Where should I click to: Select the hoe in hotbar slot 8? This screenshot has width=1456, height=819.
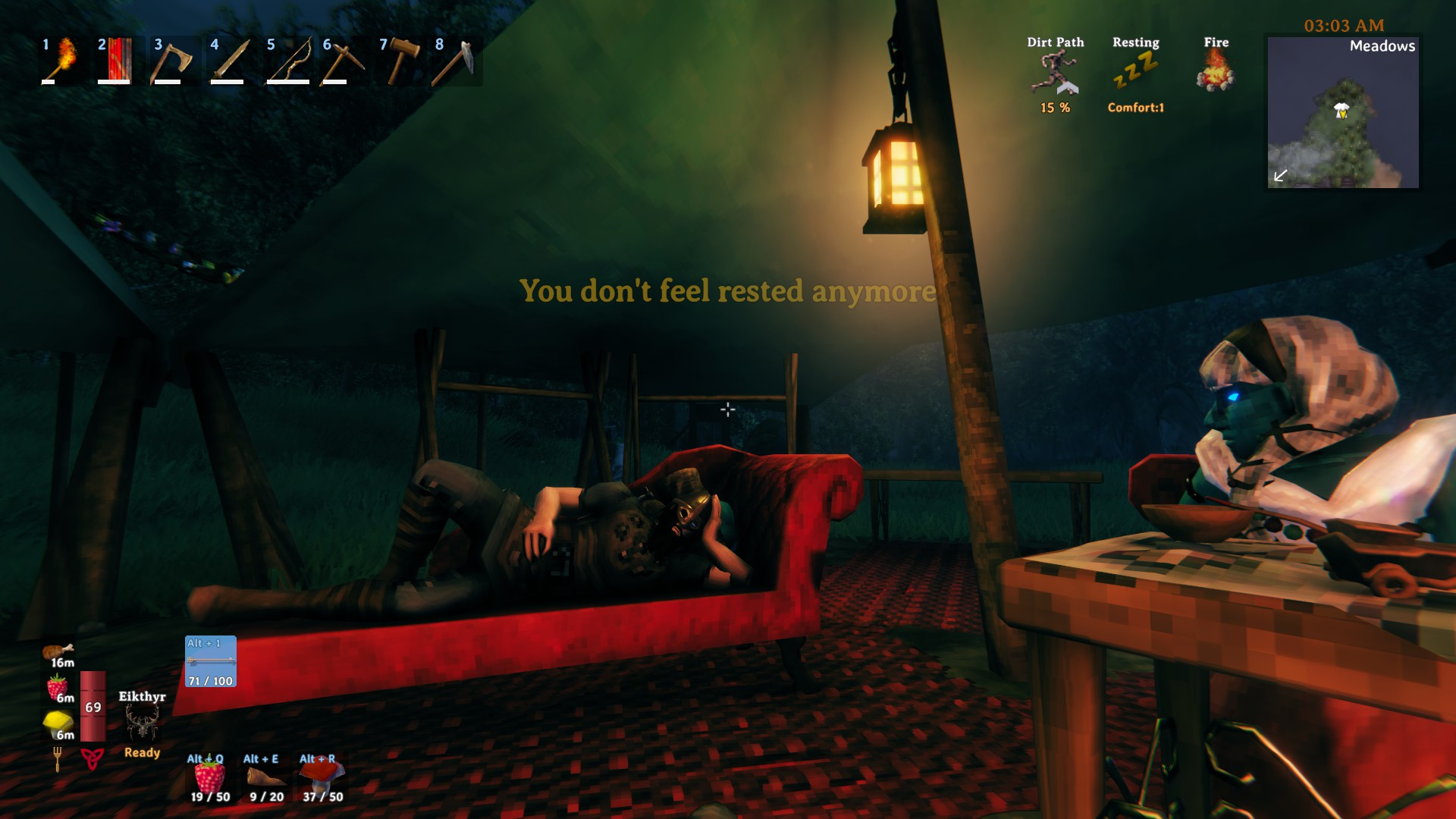pos(453,60)
